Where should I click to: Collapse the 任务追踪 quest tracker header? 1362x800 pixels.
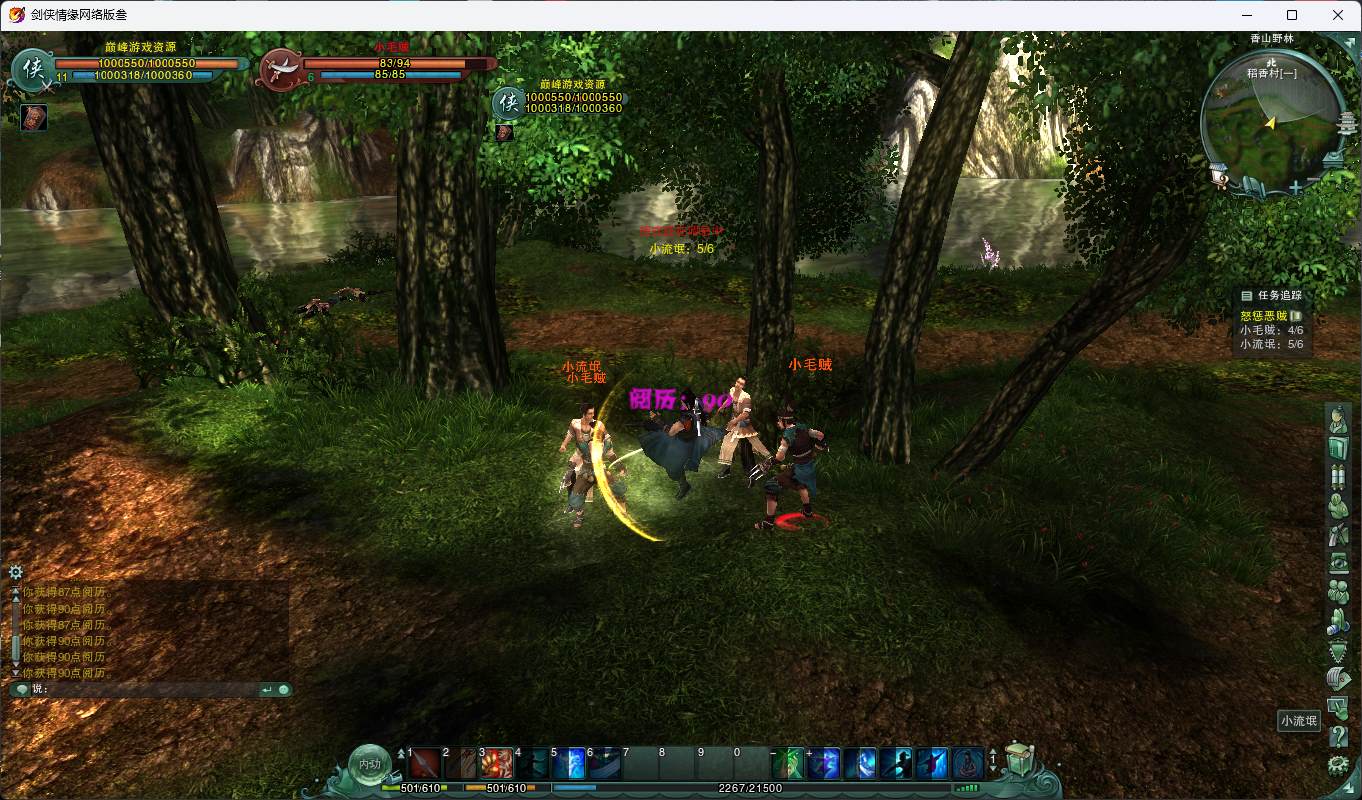click(x=1247, y=296)
